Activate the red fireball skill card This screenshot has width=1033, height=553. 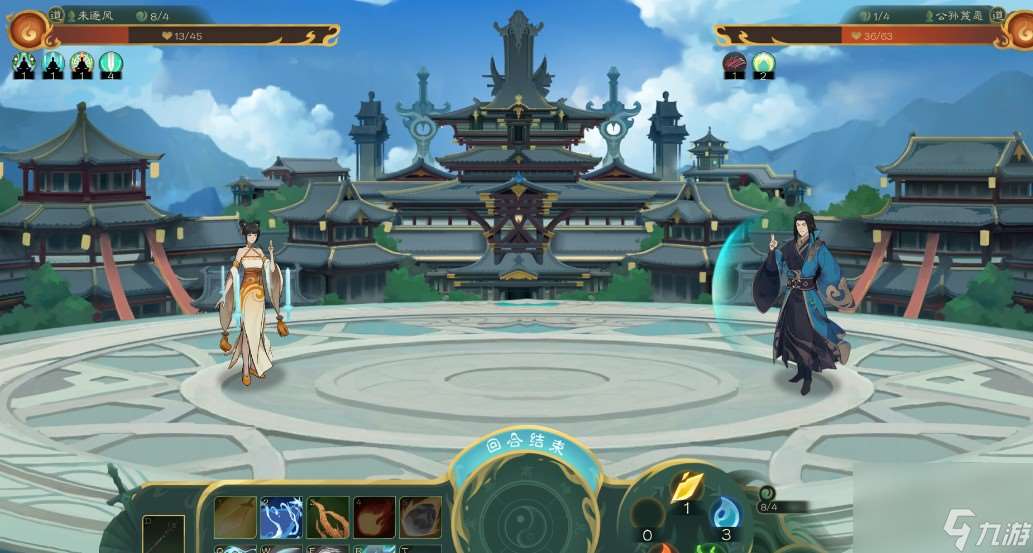coord(374,517)
